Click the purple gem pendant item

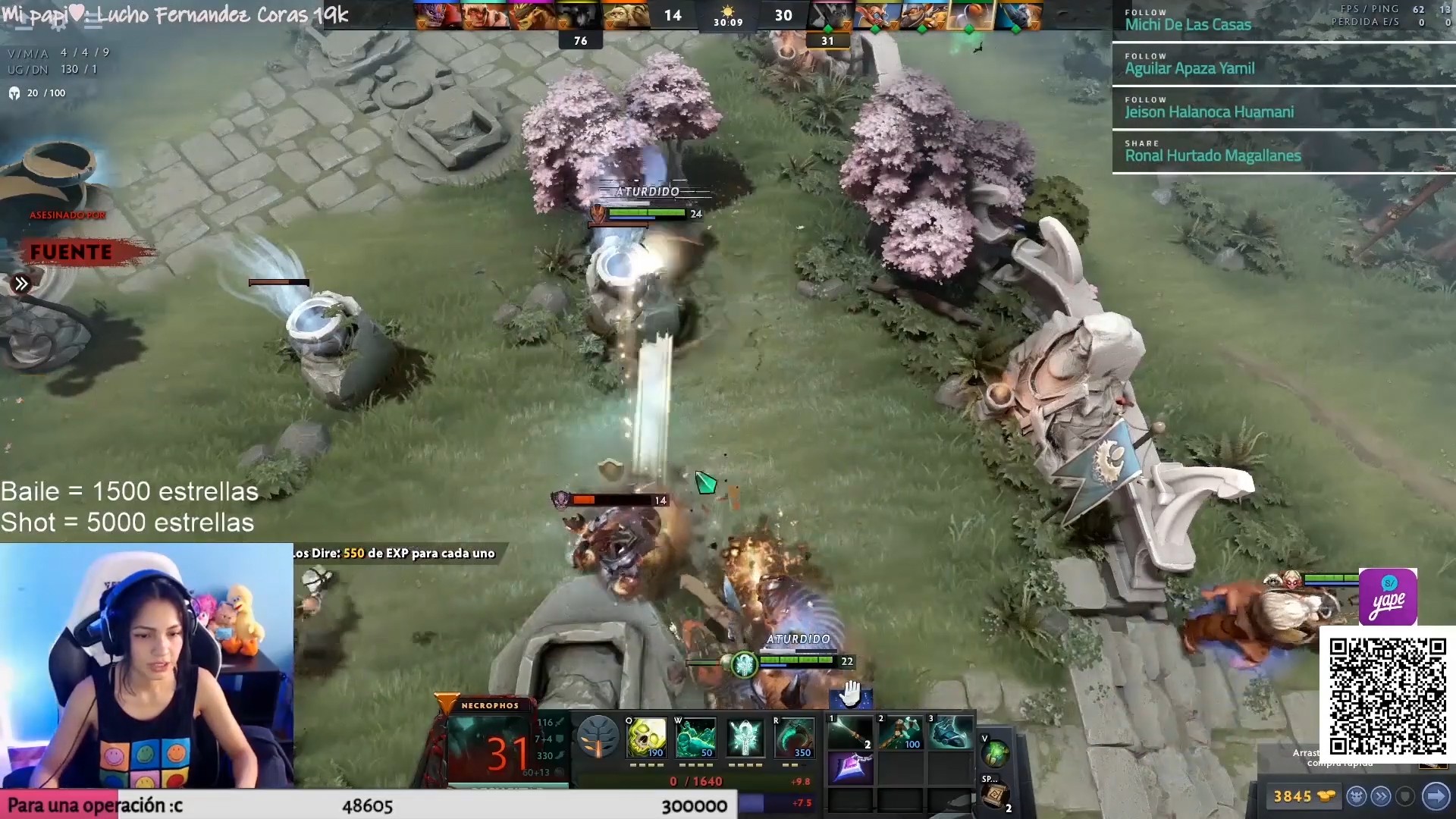pos(850,767)
